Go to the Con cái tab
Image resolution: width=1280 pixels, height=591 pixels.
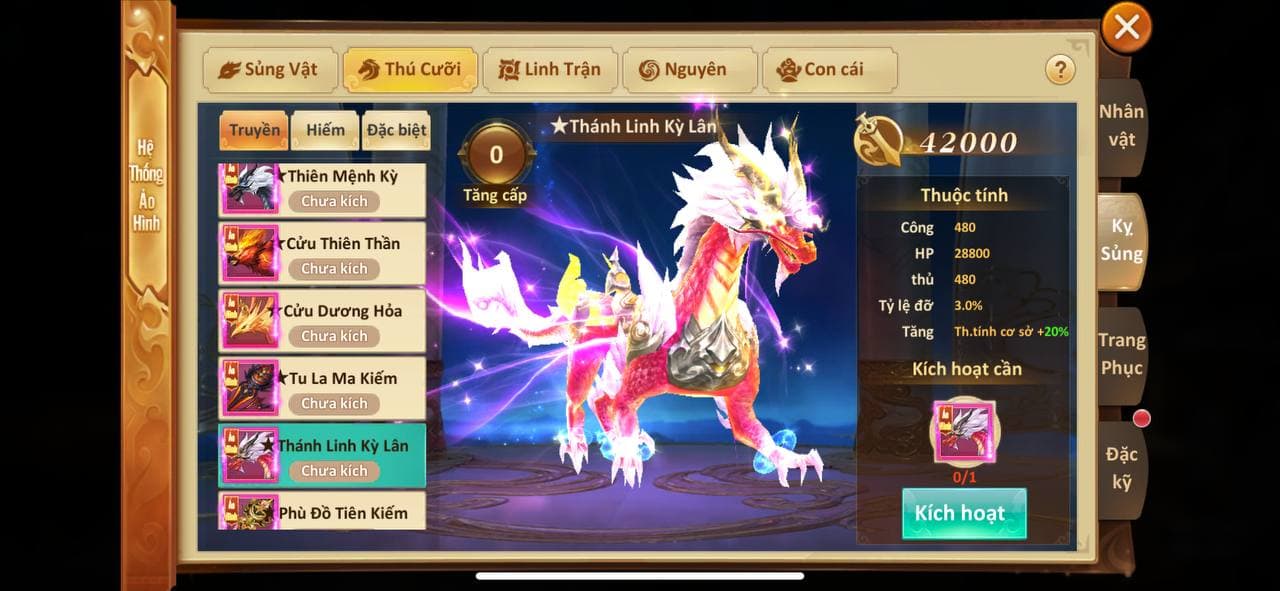[x=829, y=70]
